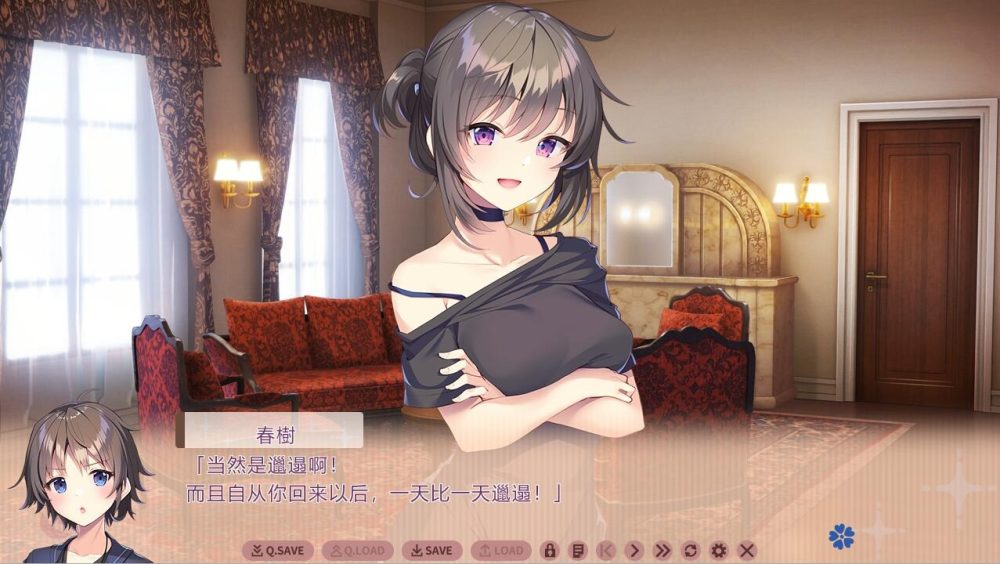
Task: Toggle auto mode with circular arrows icon
Action: [x=690, y=550]
